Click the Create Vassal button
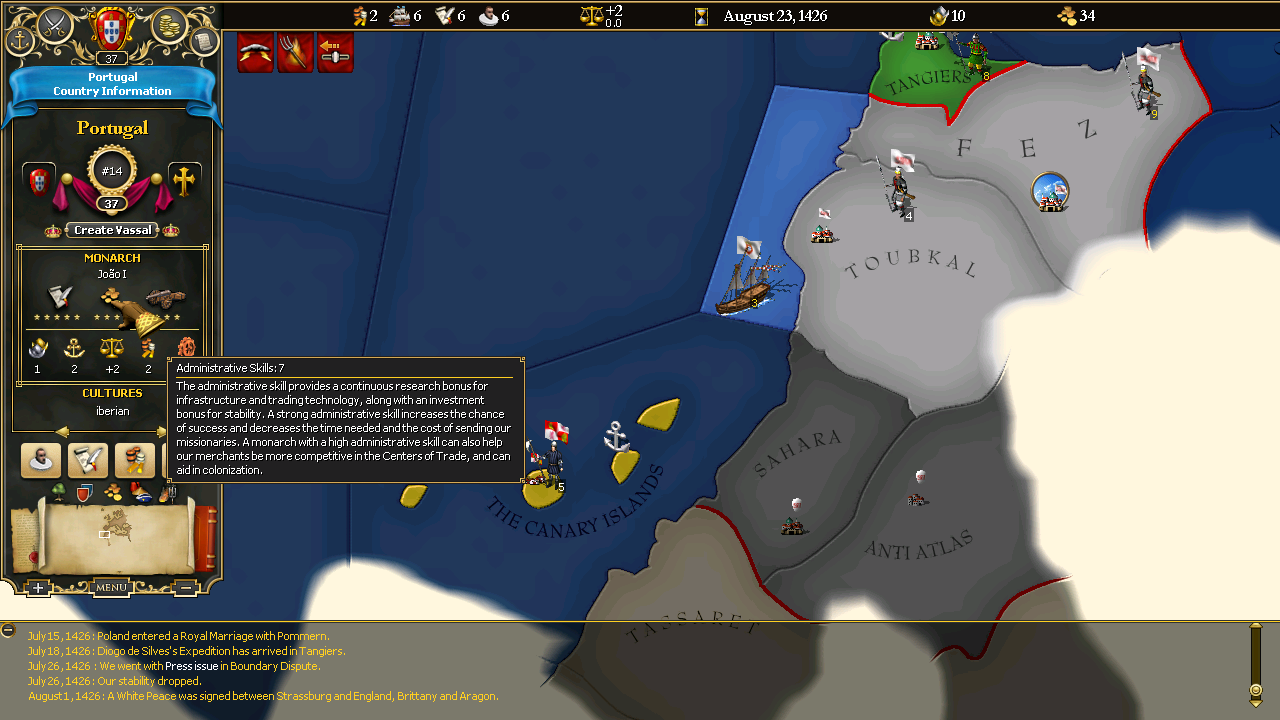The image size is (1280, 720). pyautogui.click(x=113, y=230)
